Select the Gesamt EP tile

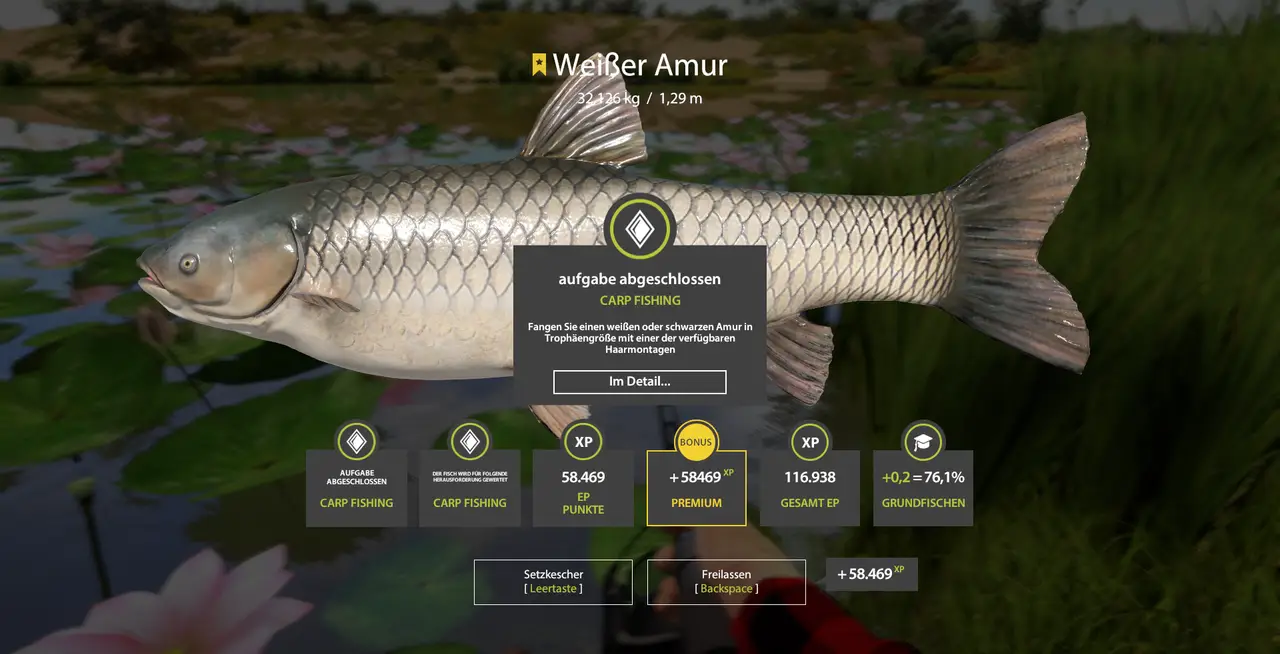(x=809, y=488)
